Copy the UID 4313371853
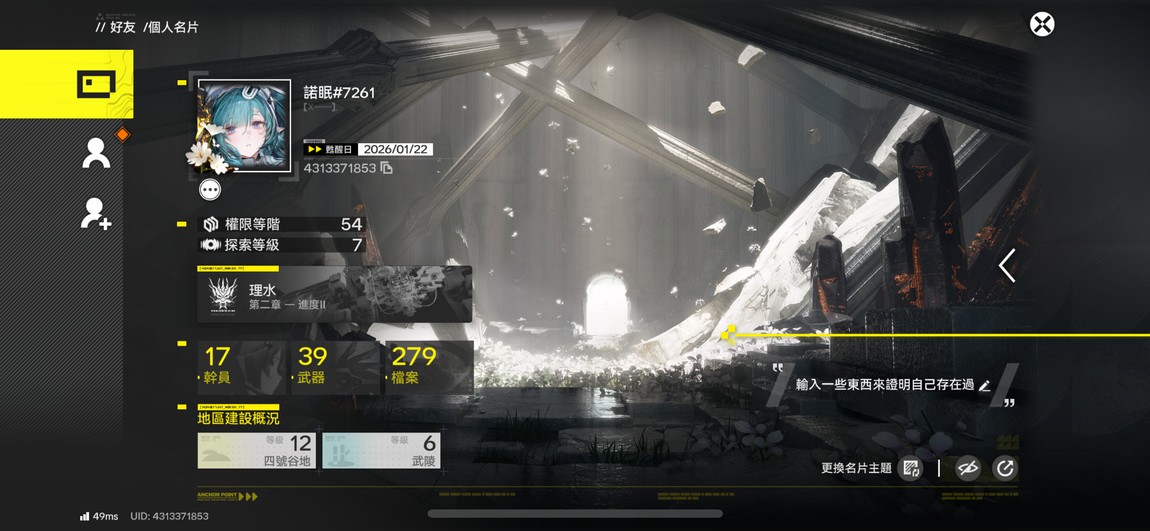This screenshot has width=1150, height=531. coord(386,168)
